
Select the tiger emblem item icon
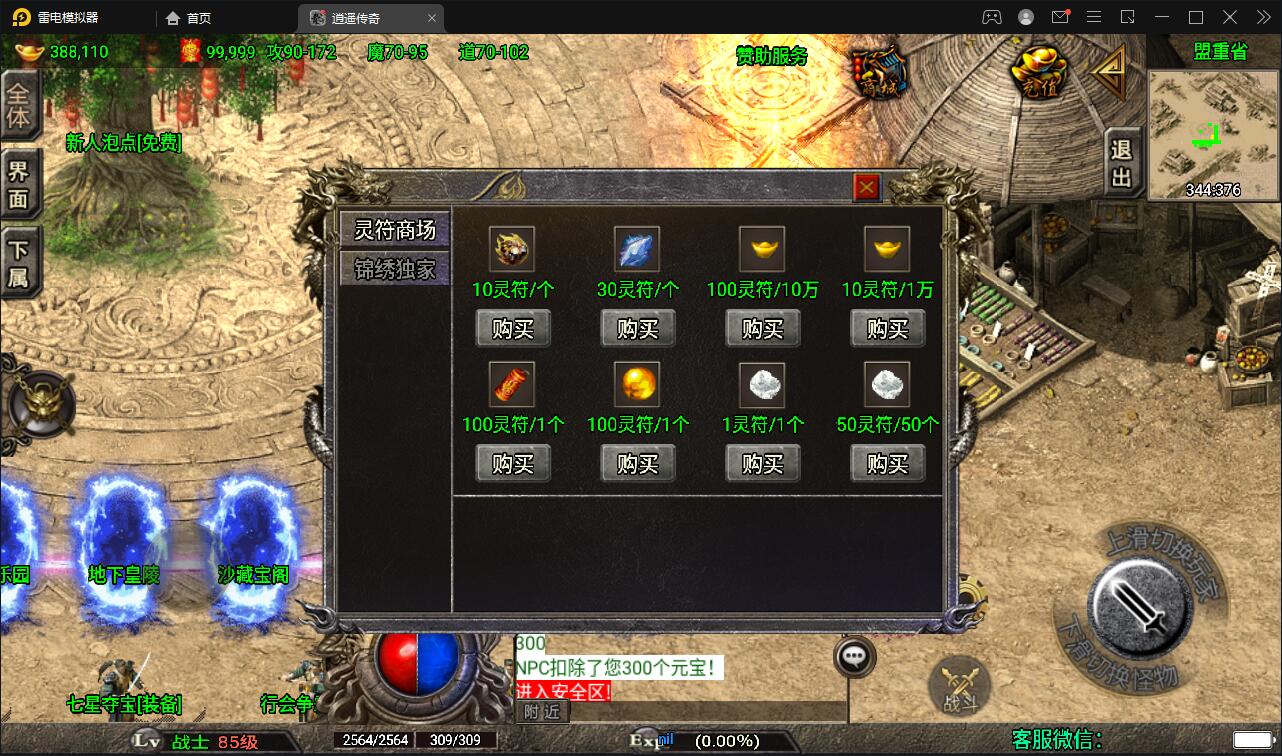(x=512, y=248)
